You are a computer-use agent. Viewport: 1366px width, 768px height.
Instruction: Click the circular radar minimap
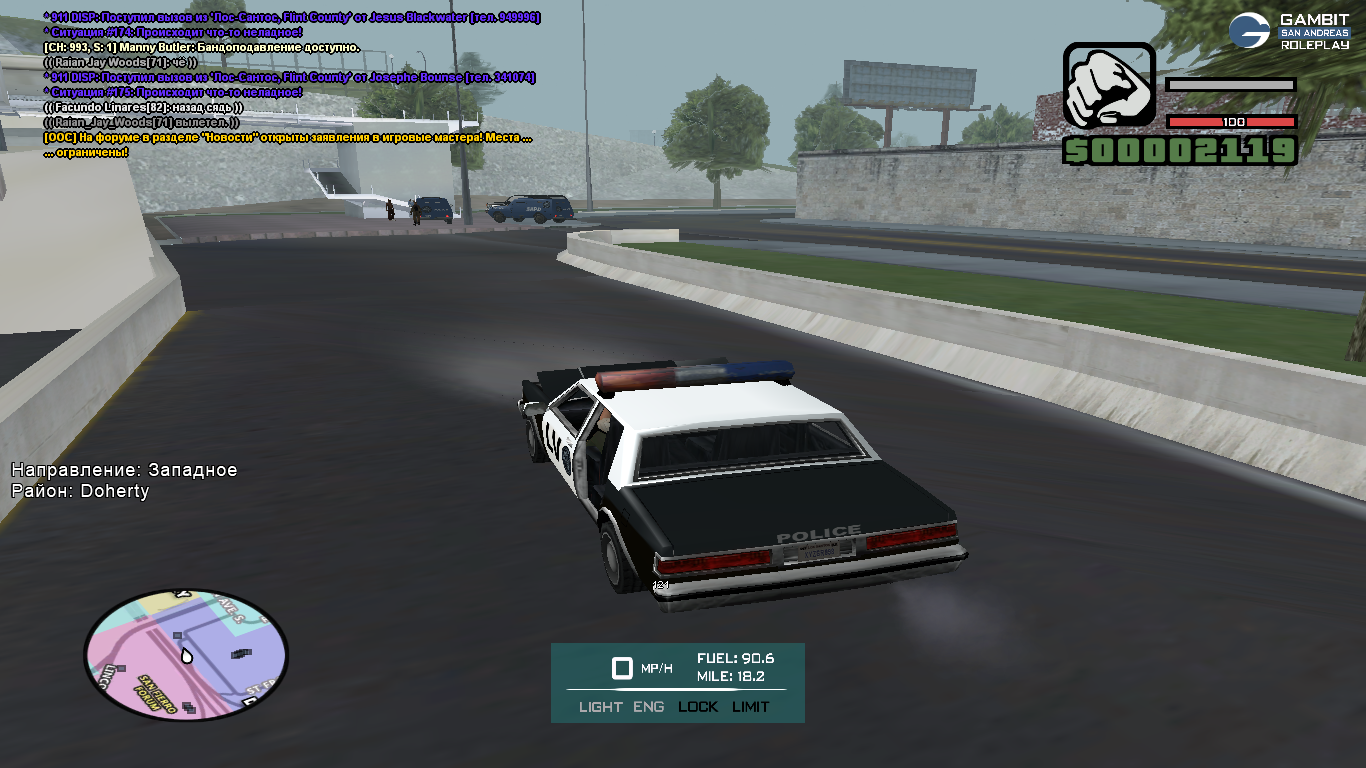point(186,654)
